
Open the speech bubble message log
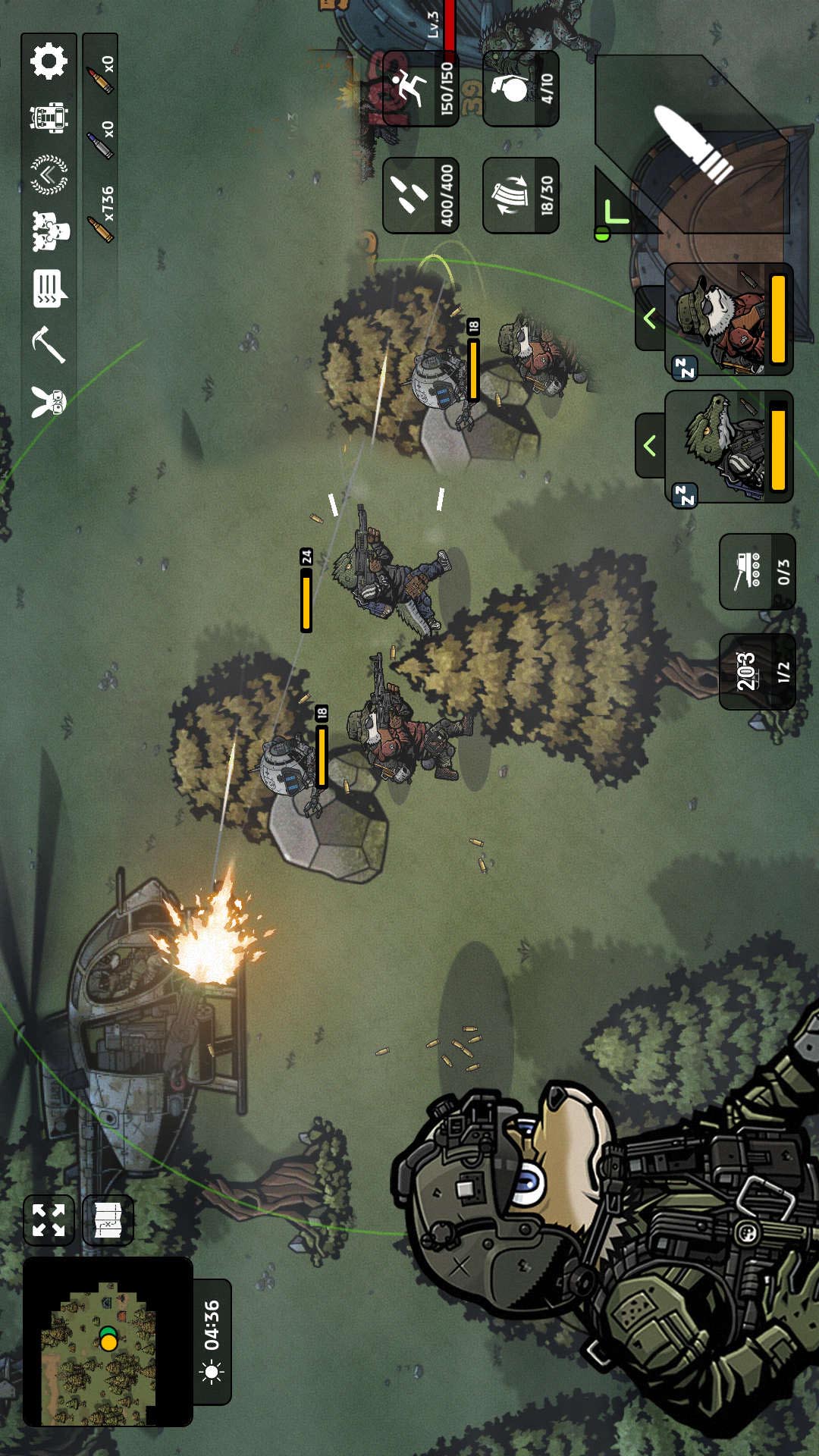(x=49, y=289)
